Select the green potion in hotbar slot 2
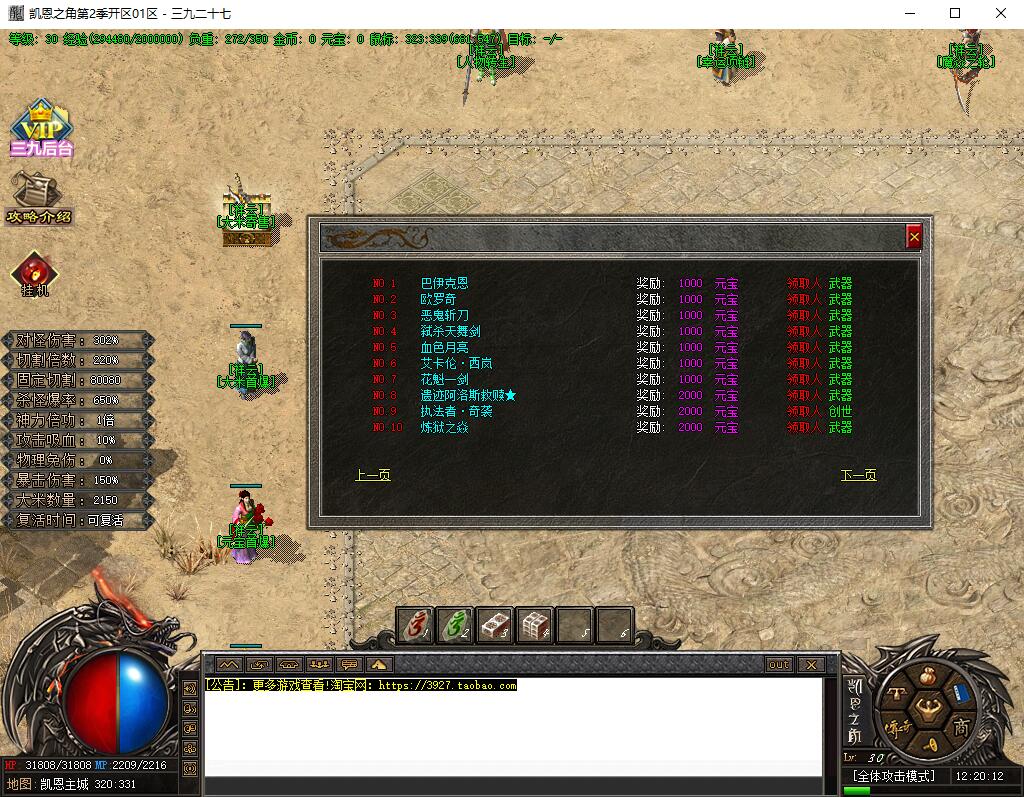 tap(455, 626)
